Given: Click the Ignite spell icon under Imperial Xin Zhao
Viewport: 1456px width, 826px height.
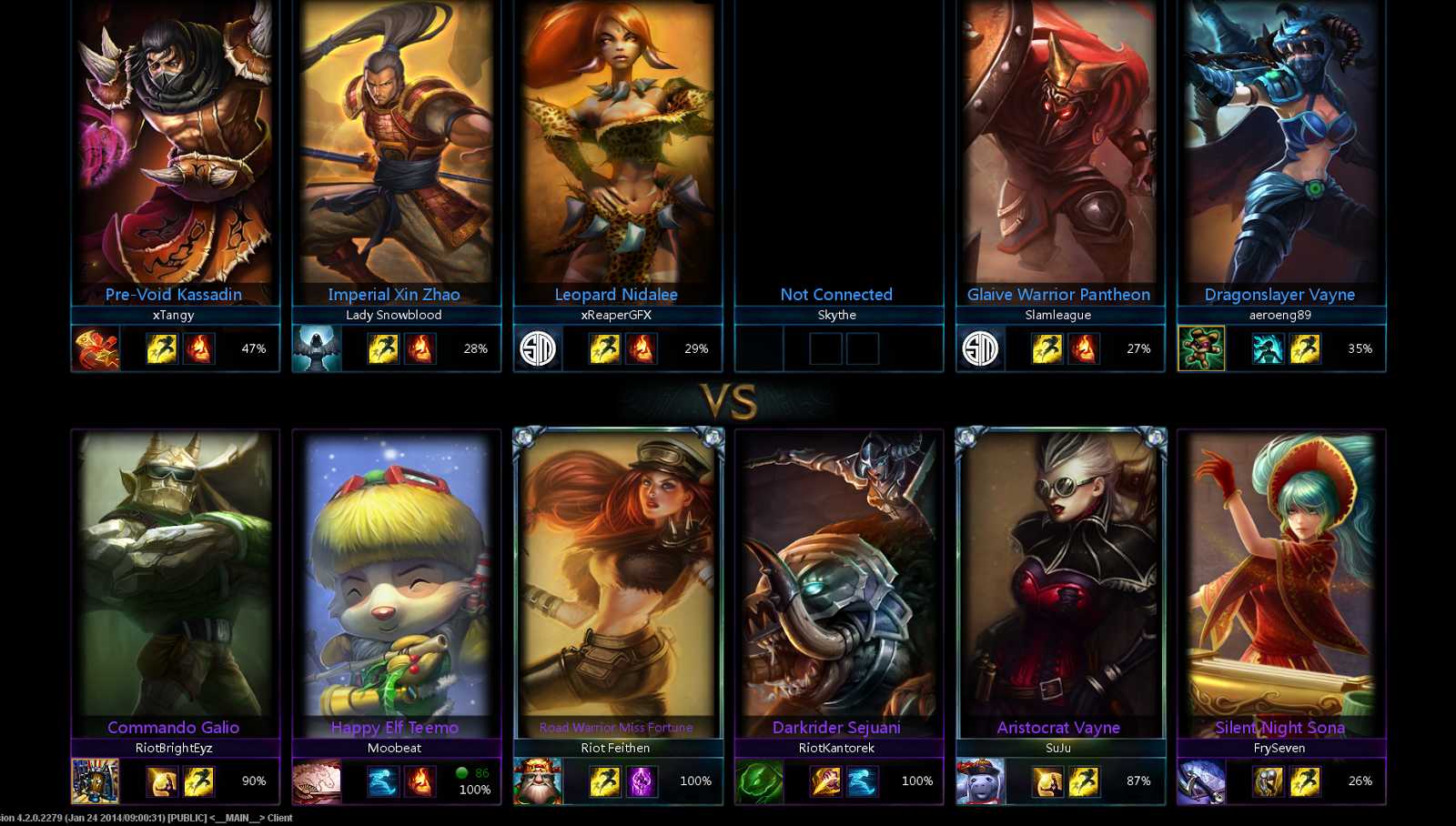Looking at the screenshot, I should pyautogui.click(x=421, y=348).
